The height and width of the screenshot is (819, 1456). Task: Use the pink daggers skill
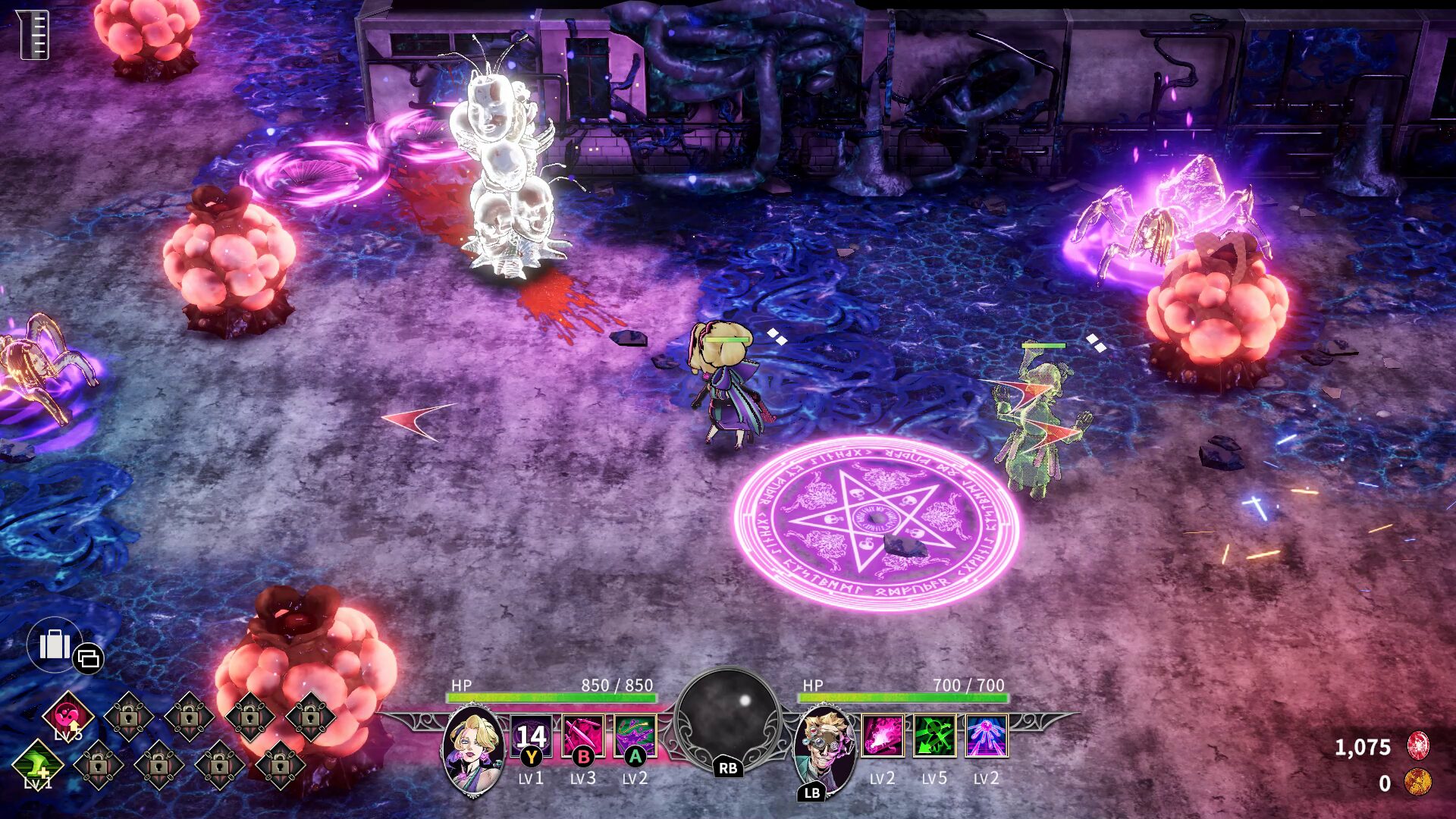[583, 736]
